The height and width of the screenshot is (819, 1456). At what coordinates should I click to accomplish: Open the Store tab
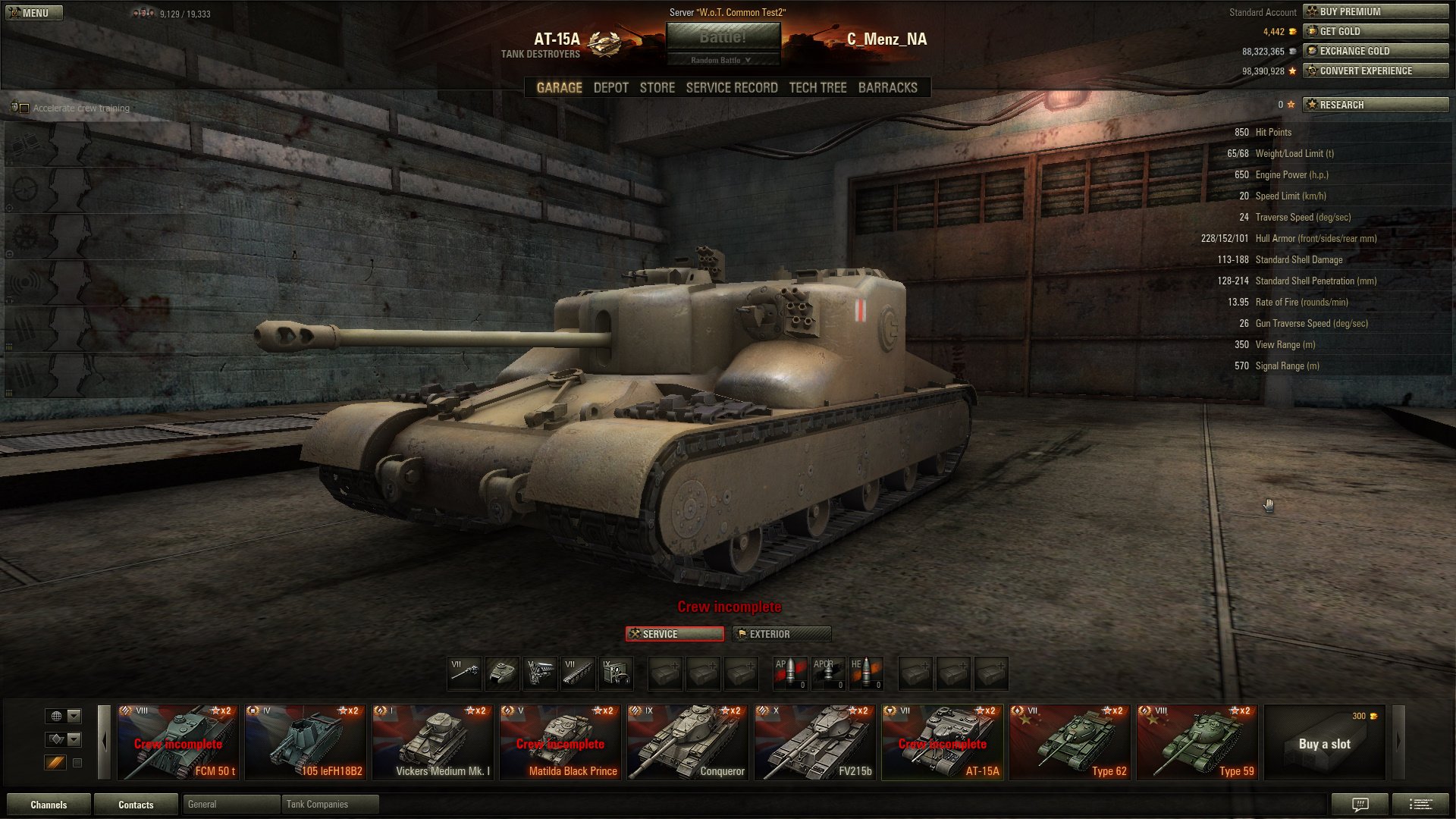click(657, 88)
